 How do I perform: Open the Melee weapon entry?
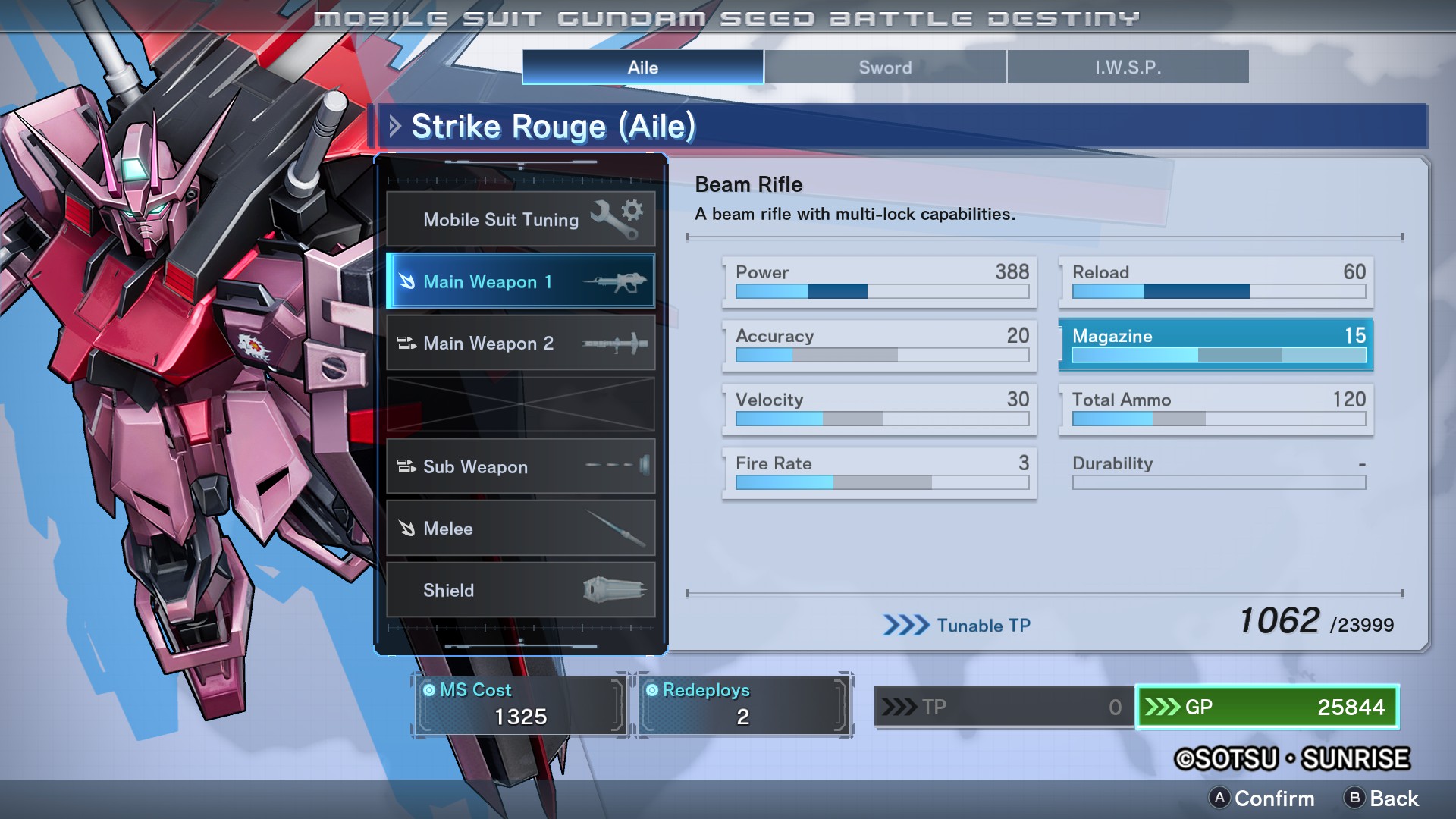[520, 529]
